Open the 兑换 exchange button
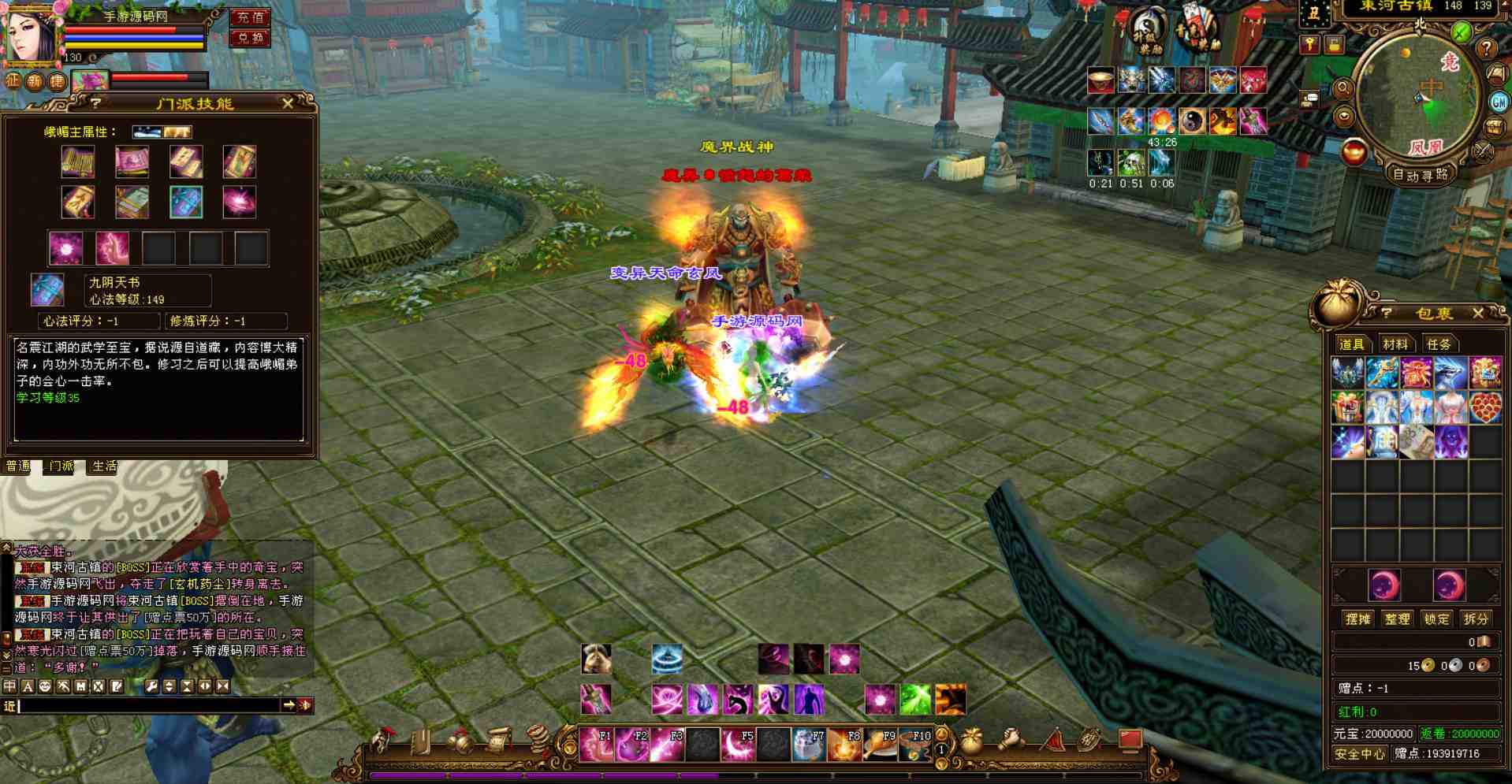Viewport: 1512px width, 784px height. (x=250, y=38)
